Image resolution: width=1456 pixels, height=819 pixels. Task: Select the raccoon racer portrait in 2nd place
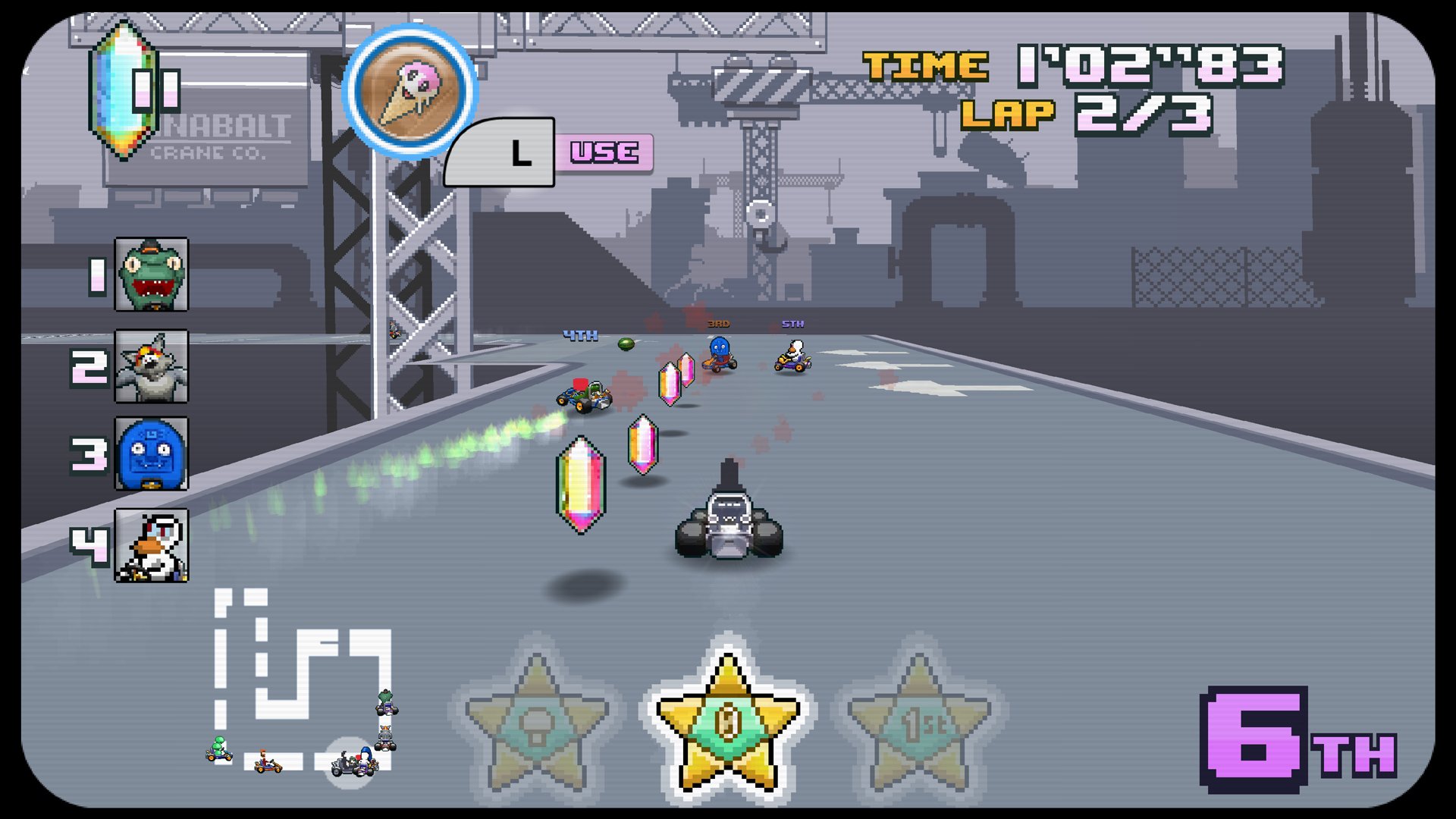[x=152, y=365]
